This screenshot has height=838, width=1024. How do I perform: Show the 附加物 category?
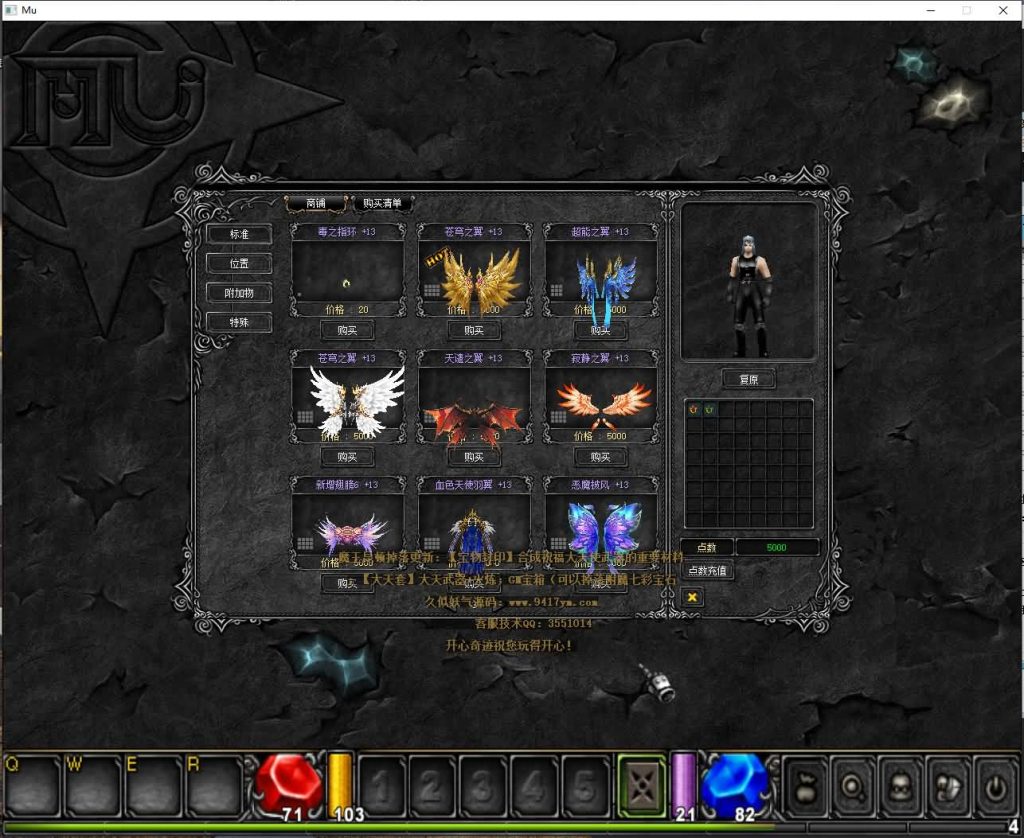tap(239, 293)
